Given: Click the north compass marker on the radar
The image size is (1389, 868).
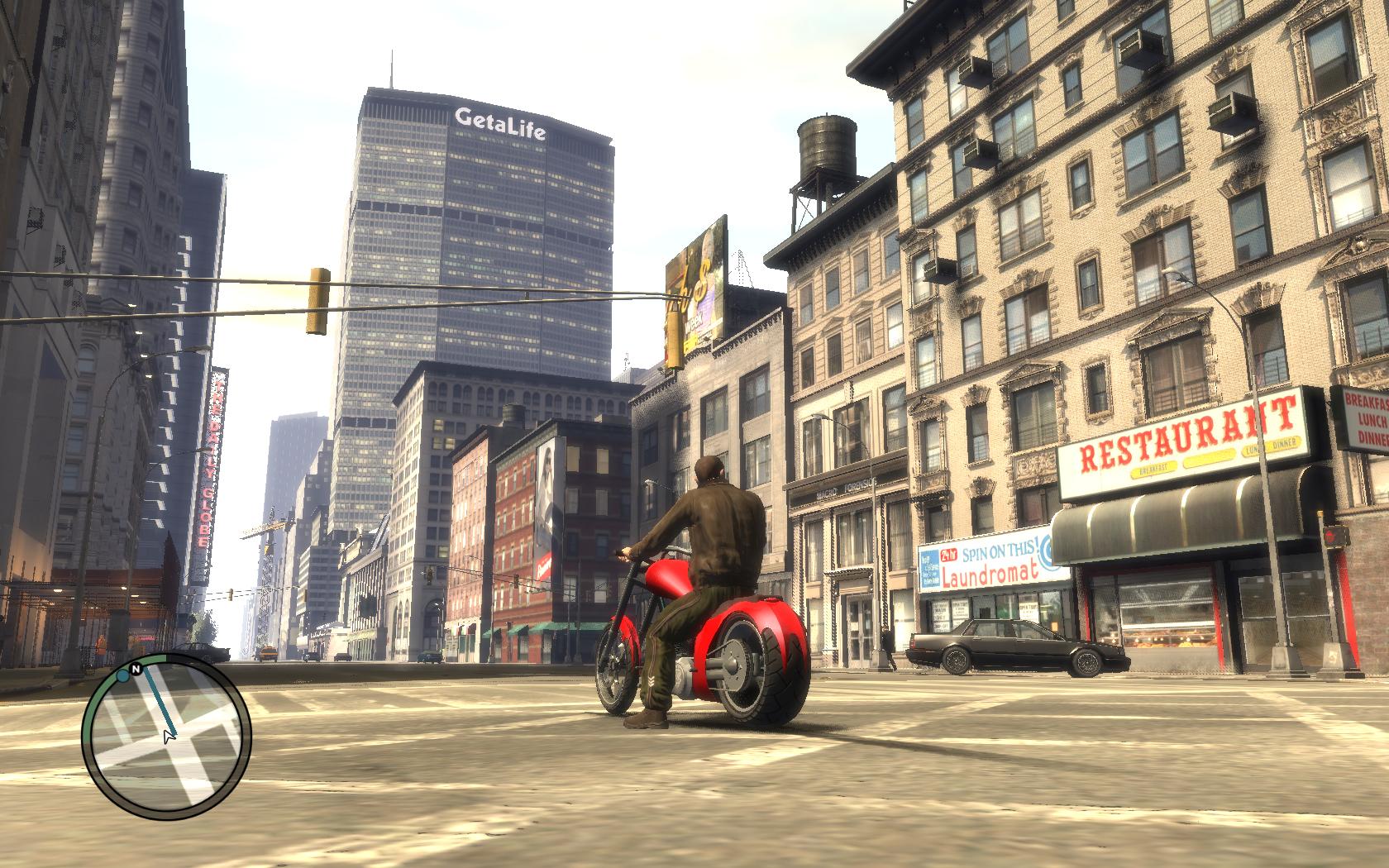Looking at the screenshot, I should click(136, 668).
